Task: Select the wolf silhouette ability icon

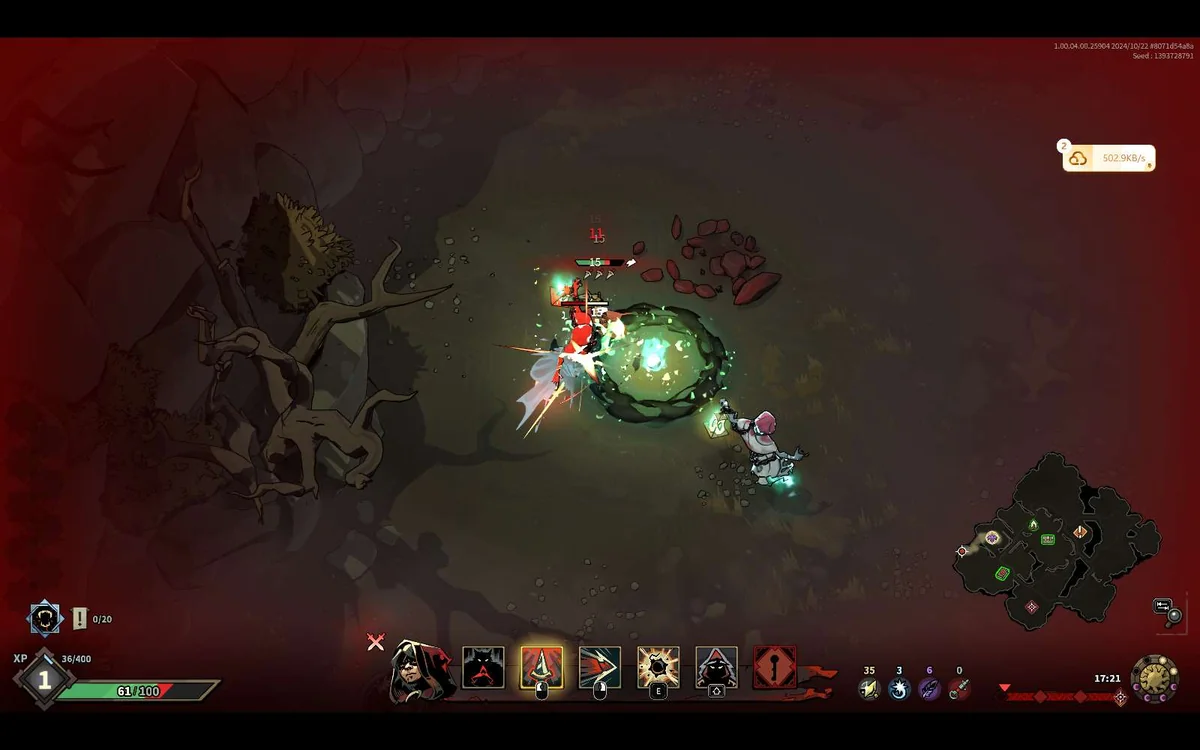Action: click(x=483, y=668)
